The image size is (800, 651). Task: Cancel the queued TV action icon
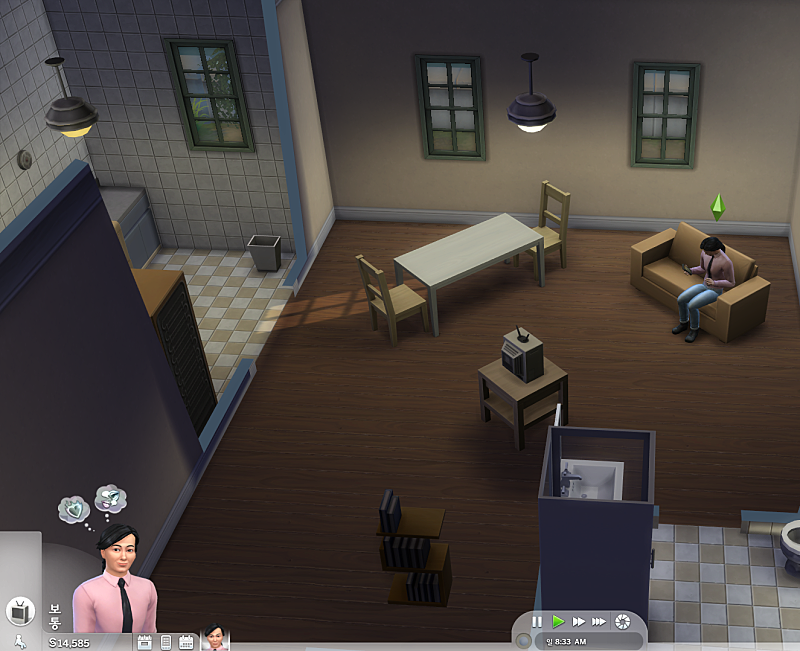(x=19, y=611)
